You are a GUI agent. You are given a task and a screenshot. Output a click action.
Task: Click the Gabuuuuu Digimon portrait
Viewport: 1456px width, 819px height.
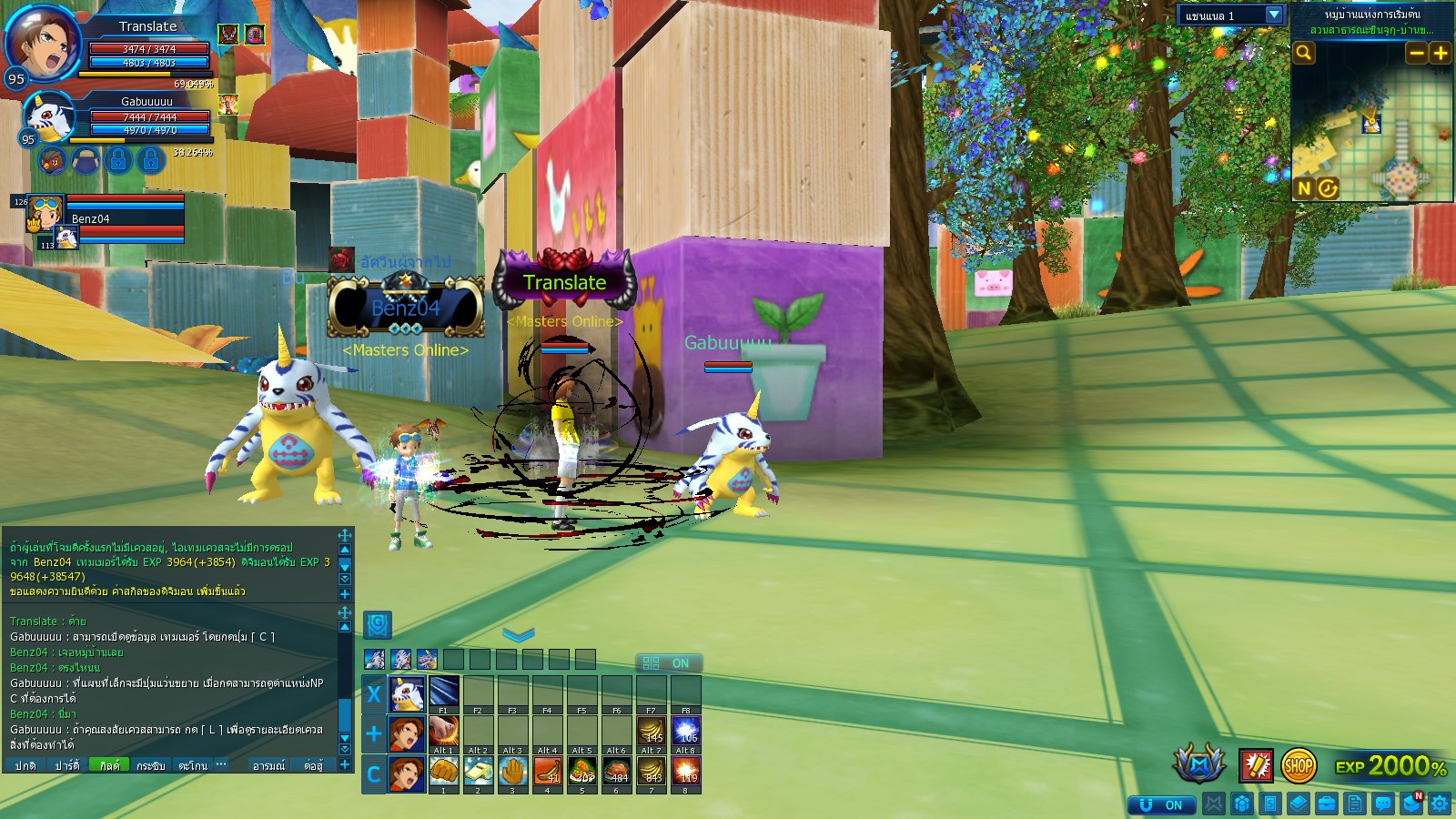tap(47, 115)
